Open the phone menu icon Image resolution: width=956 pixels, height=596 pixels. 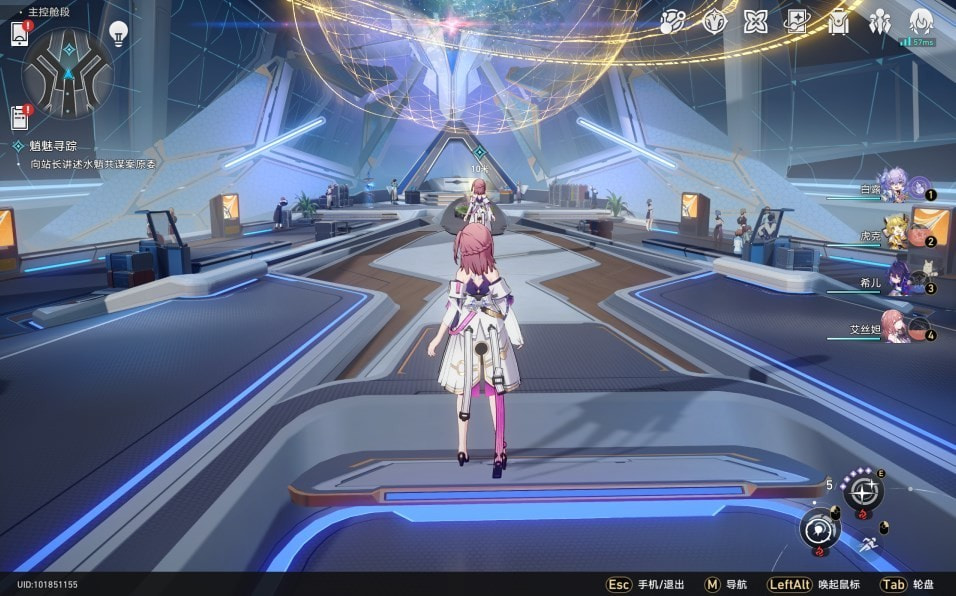(x=19, y=34)
